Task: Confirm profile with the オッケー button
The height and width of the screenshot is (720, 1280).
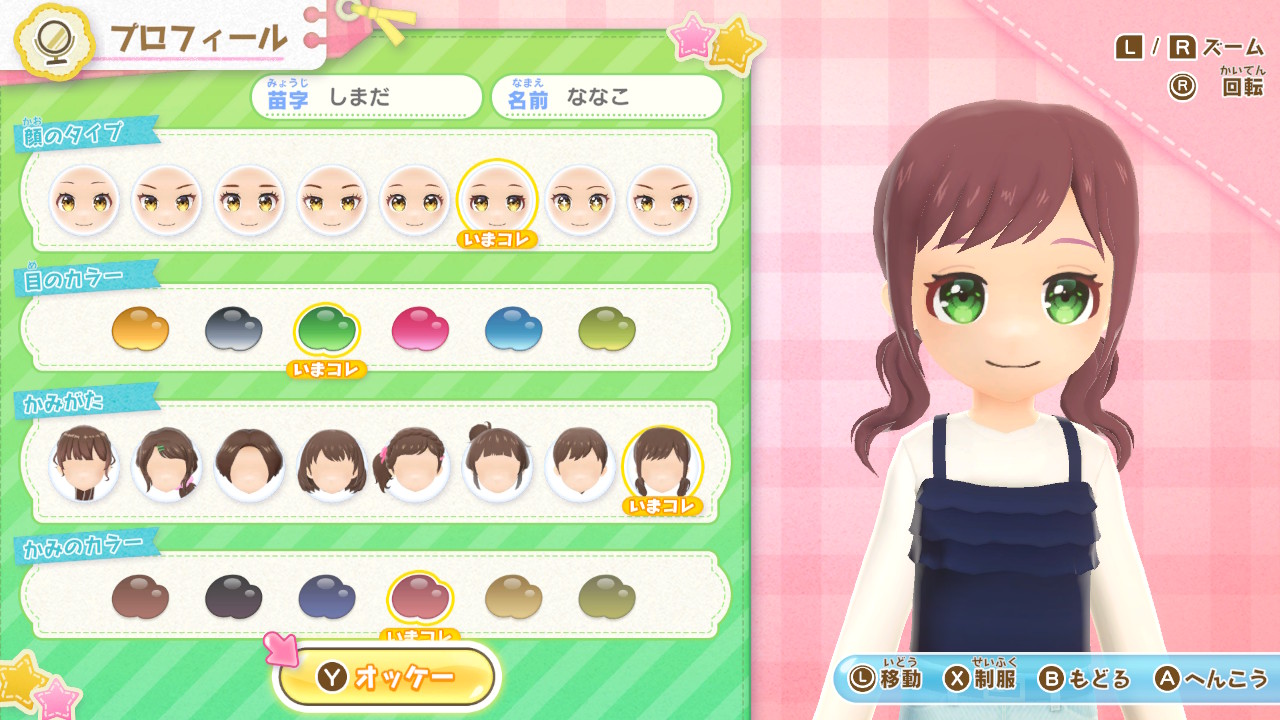Action: click(386, 677)
